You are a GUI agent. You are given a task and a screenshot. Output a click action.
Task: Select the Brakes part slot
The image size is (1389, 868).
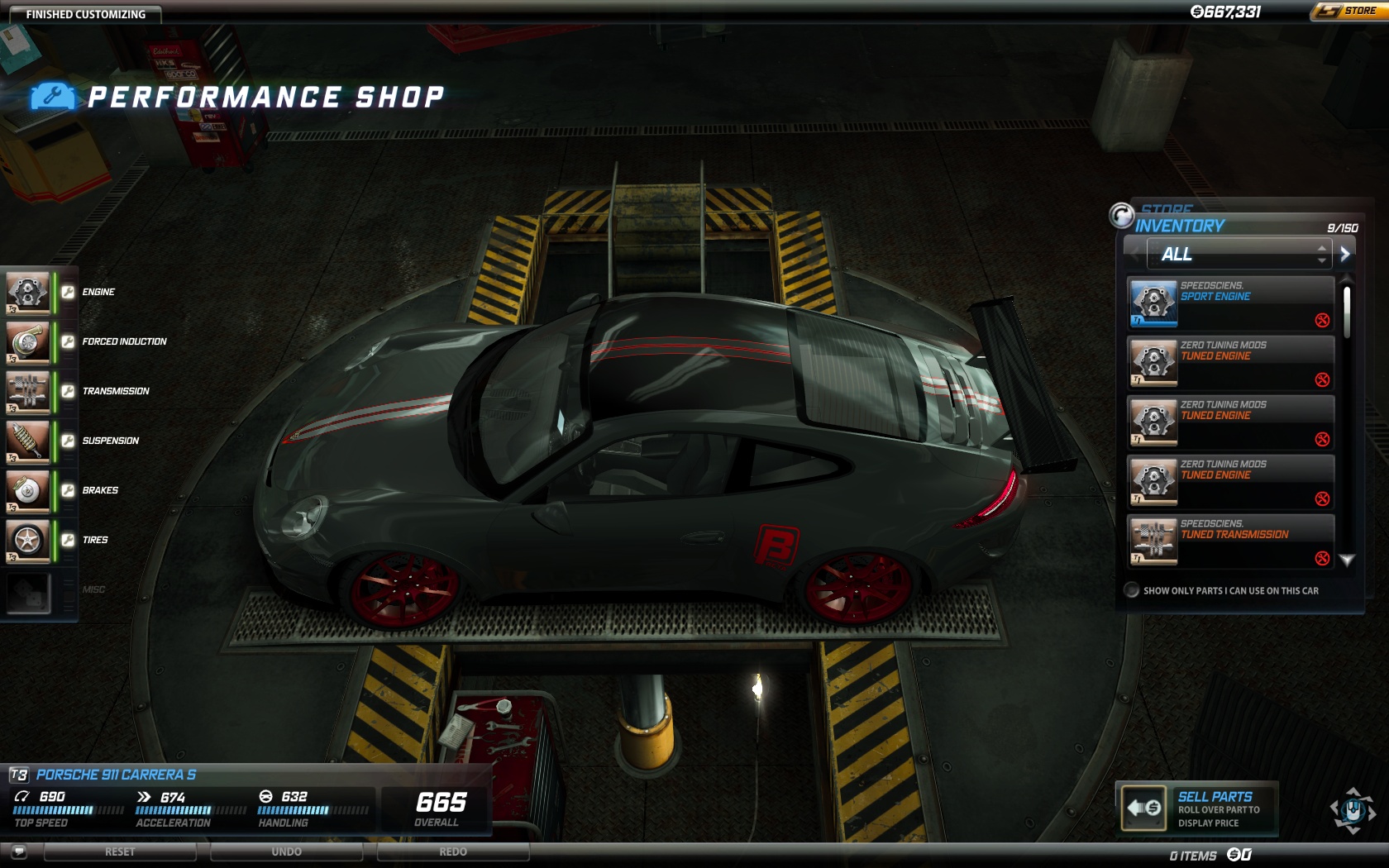pos(28,490)
